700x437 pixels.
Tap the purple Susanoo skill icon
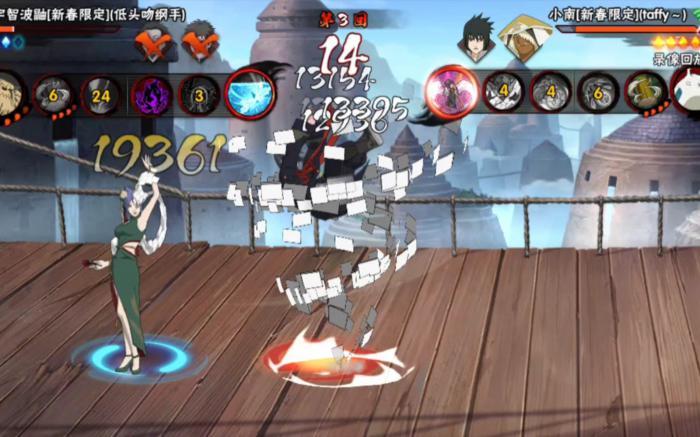click(x=151, y=95)
